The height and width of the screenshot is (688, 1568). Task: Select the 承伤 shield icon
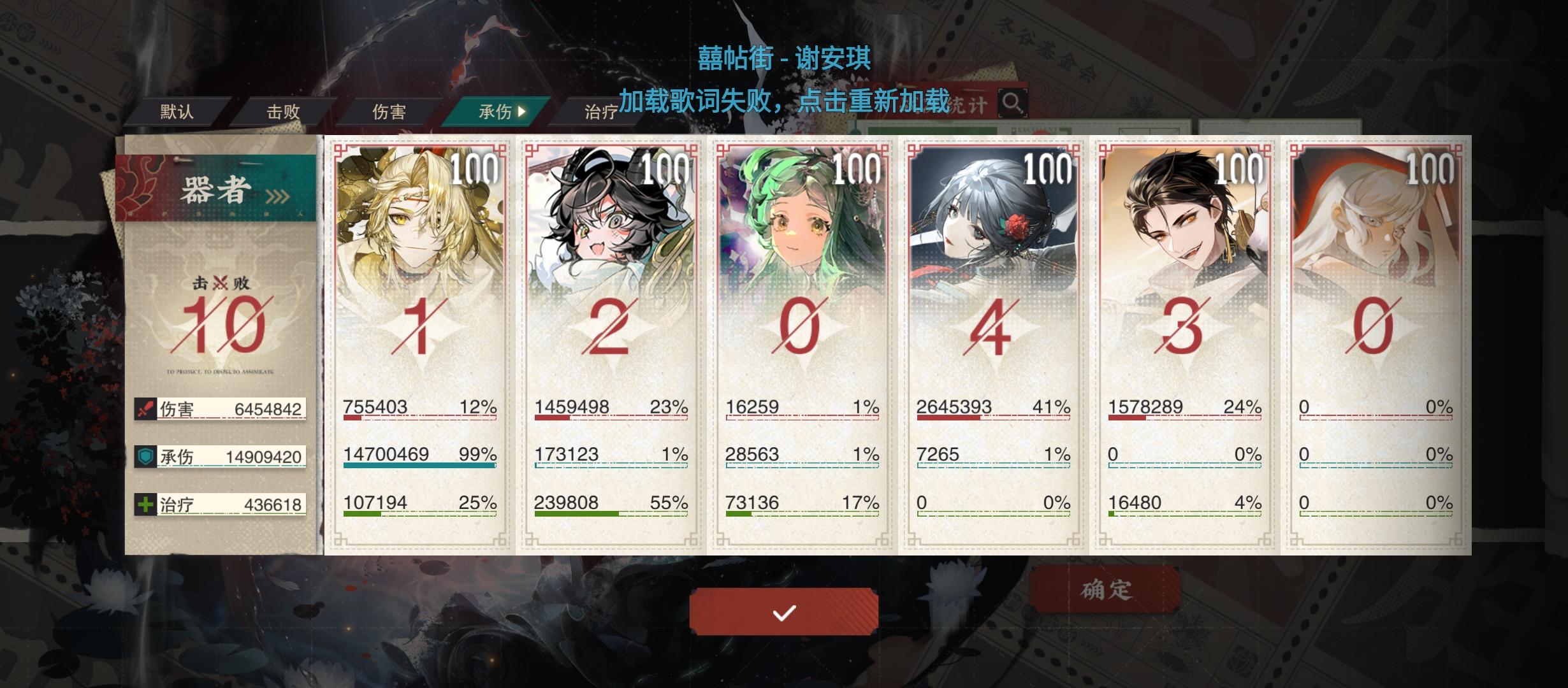coord(146,455)
